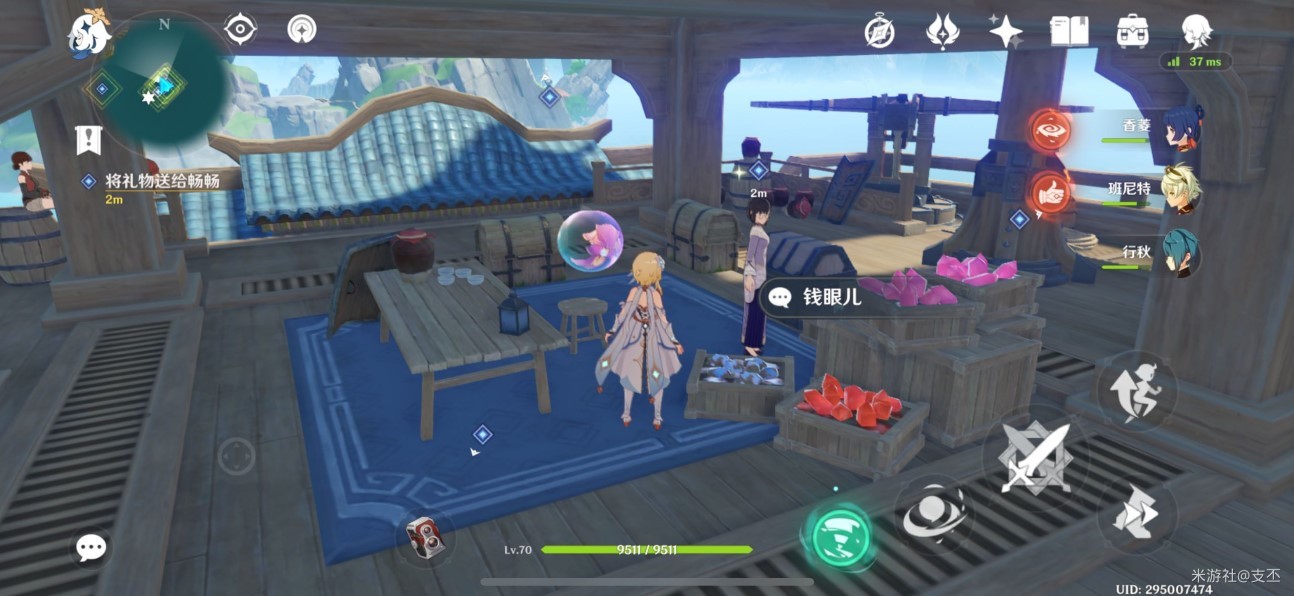This screenshot has height=596, width=1294.
Task: Switch to party member 行秋
Action: coord(1182,253)
